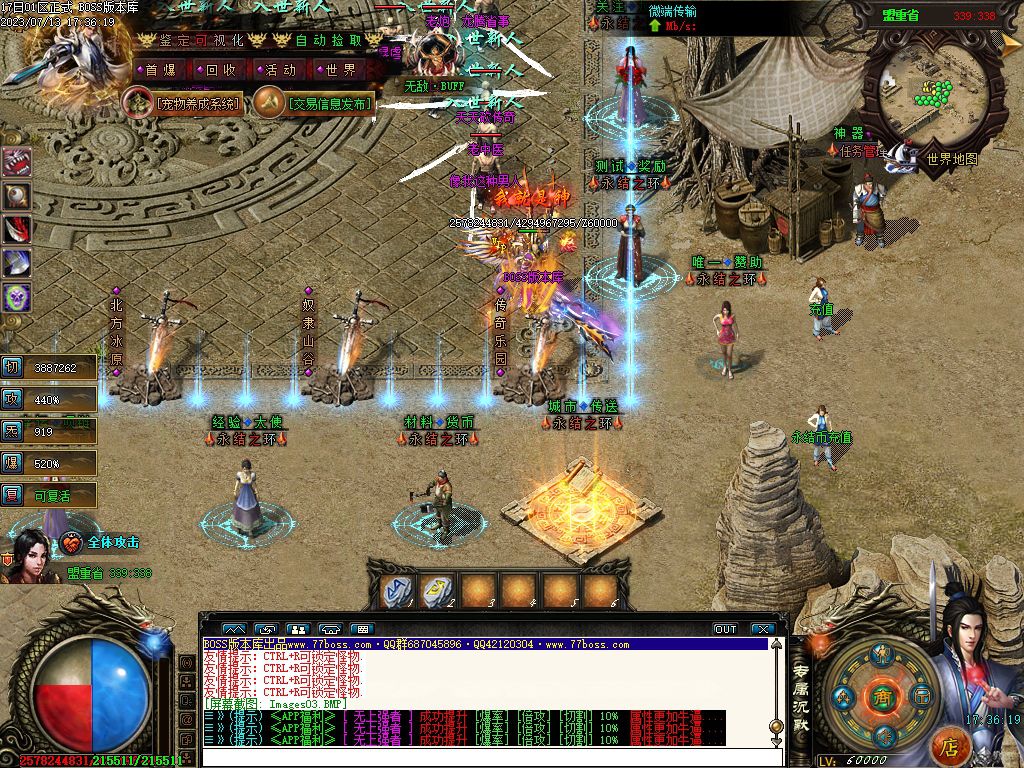Click the fanged monster skill icon
The image size is (1024, 768).
point(16,162)
